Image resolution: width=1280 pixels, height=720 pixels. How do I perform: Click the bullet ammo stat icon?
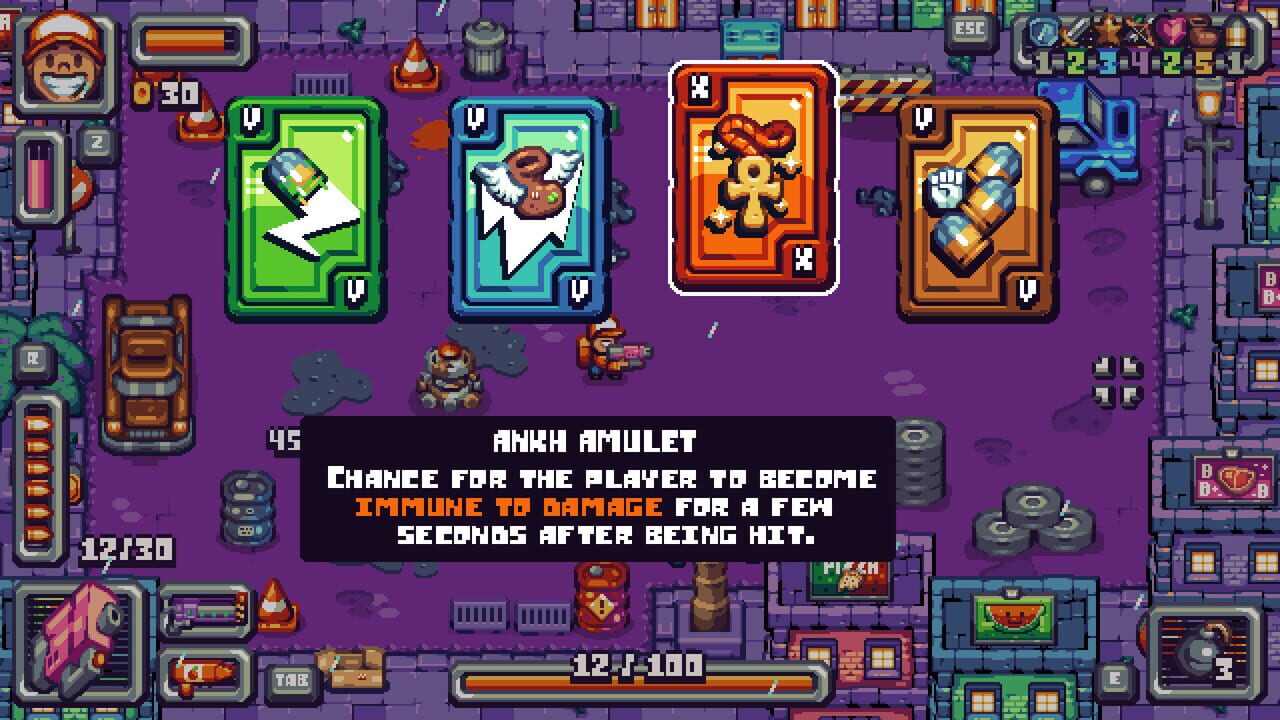(x=1235, y=31)
